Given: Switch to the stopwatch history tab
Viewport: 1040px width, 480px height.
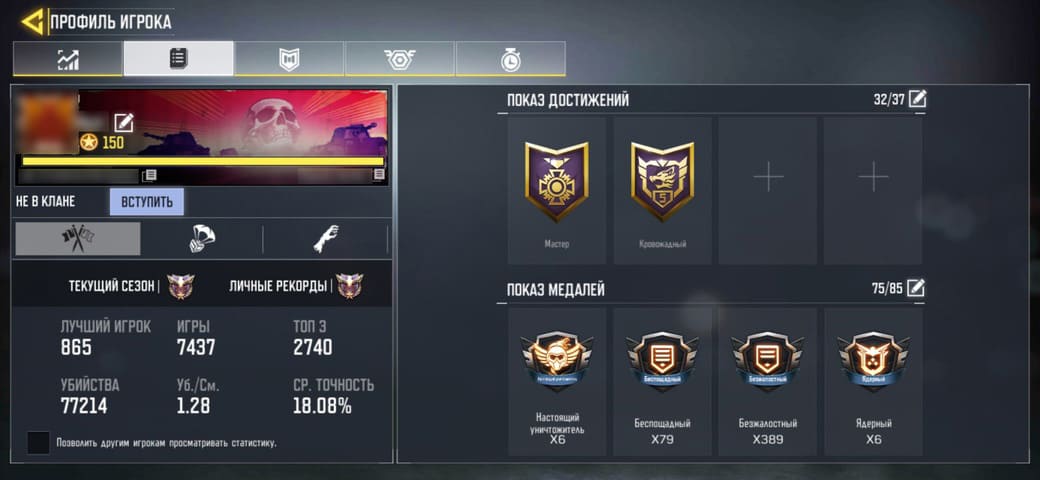Looking at the screenshot, I should tap(510, 59).
